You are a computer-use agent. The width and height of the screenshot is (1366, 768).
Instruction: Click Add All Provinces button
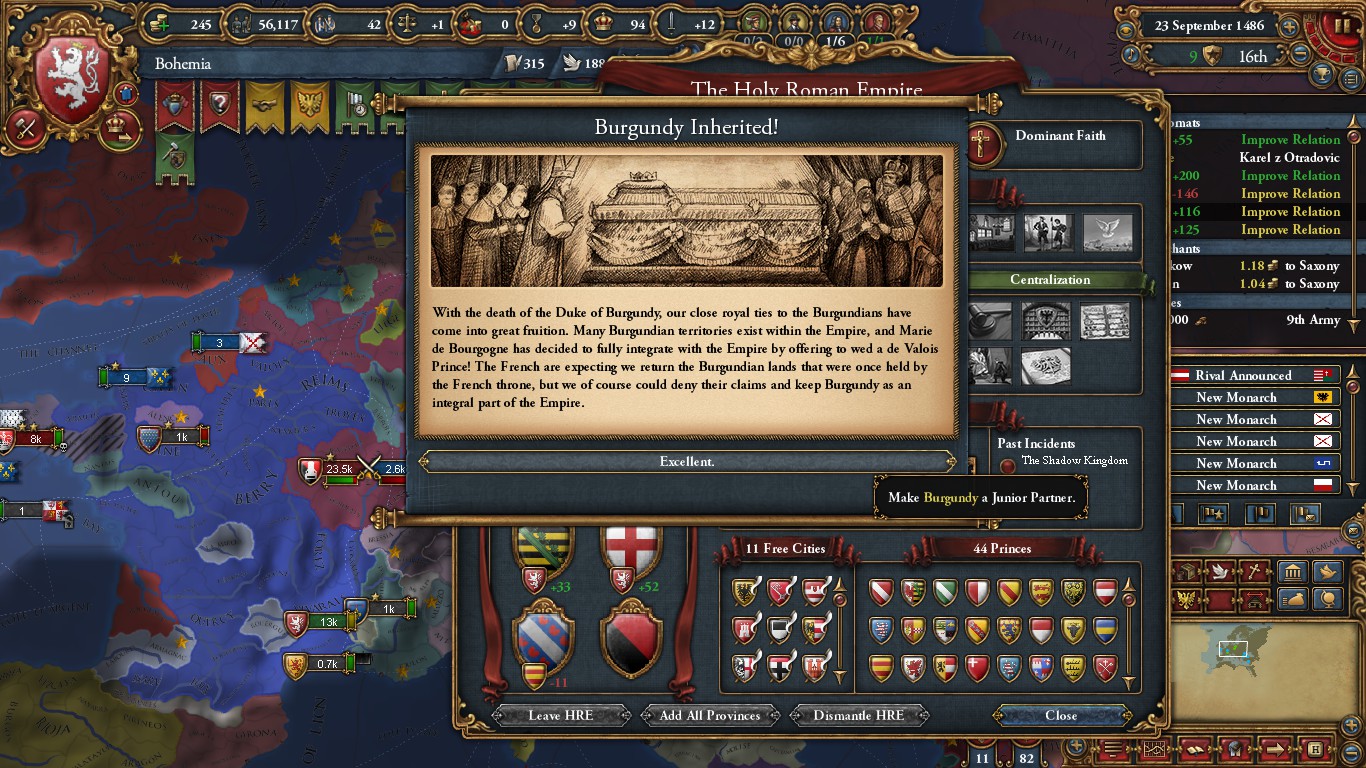tap(710, 715)
